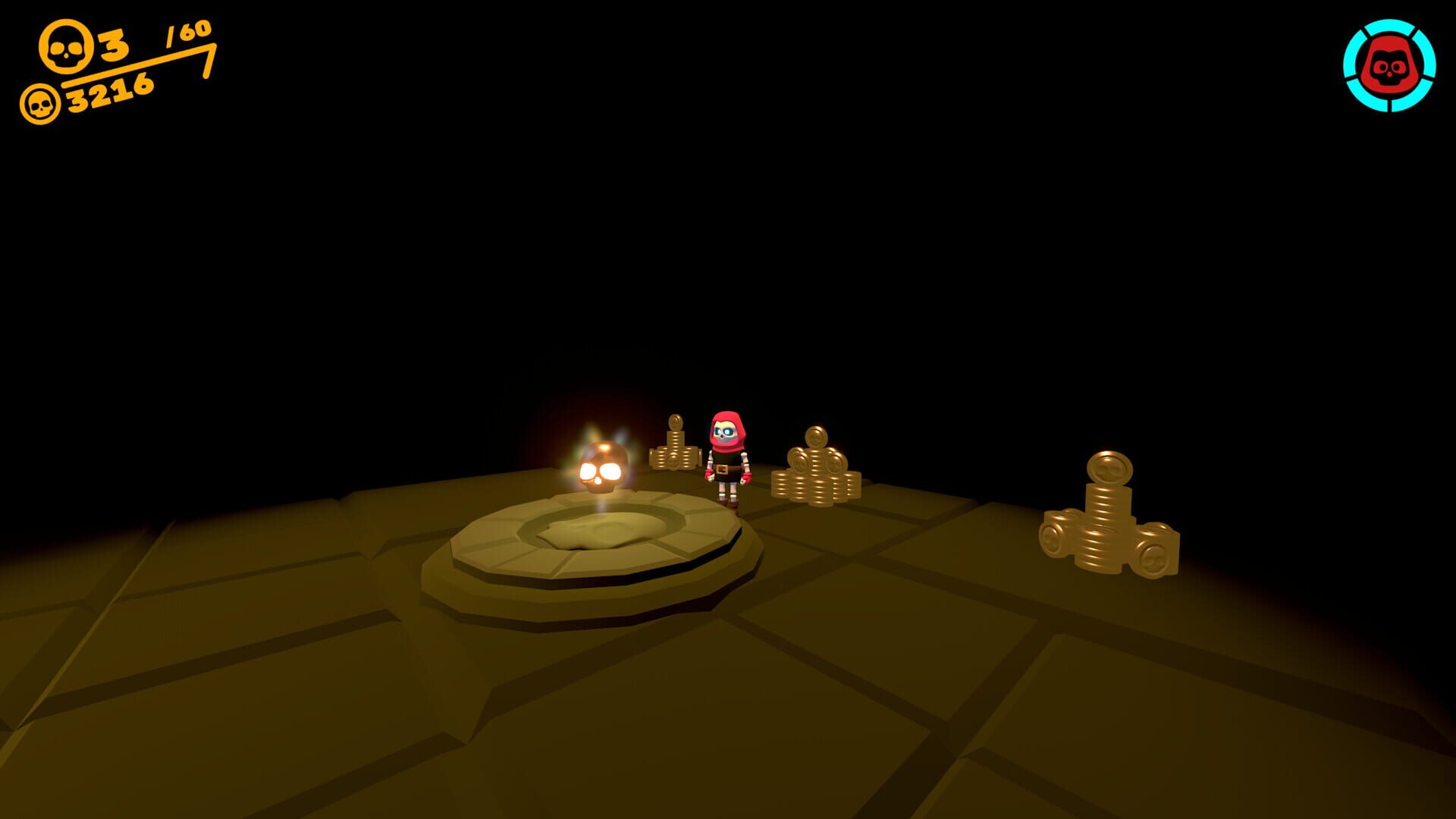This screenshot has height=819, width=1456.
Task: Expand the skull count 3/60 readout
Action: click(114, 45)
